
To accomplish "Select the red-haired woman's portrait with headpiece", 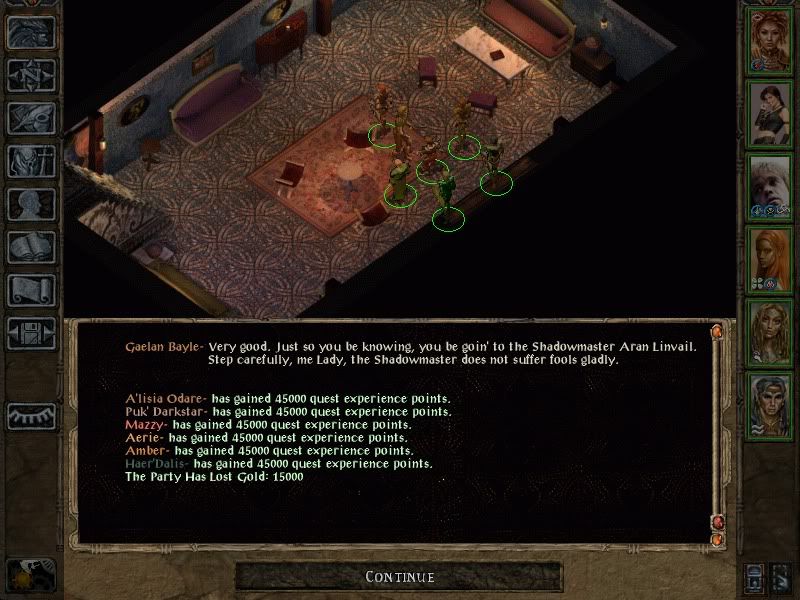I will pos(770,40).
